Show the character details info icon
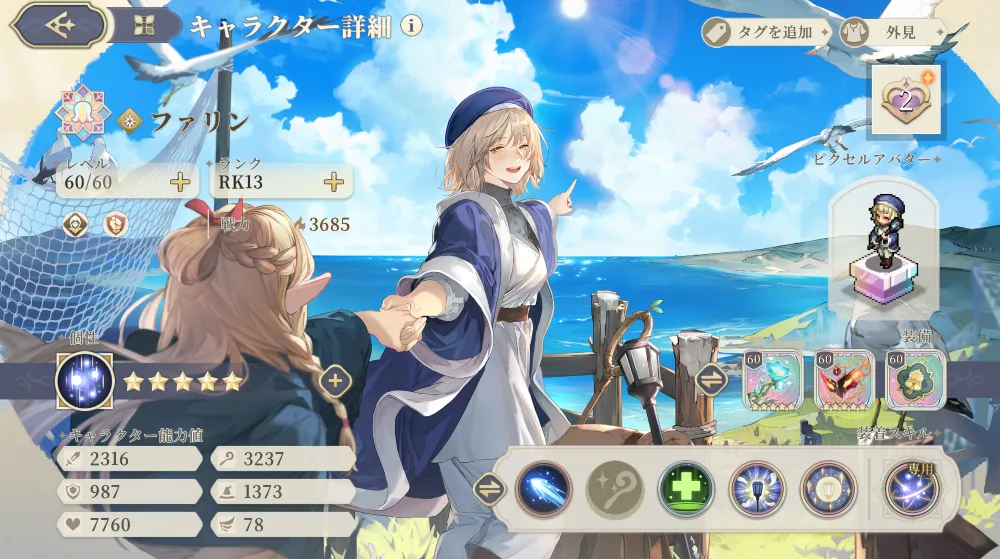1000x559 pixels. pos(411,26)
